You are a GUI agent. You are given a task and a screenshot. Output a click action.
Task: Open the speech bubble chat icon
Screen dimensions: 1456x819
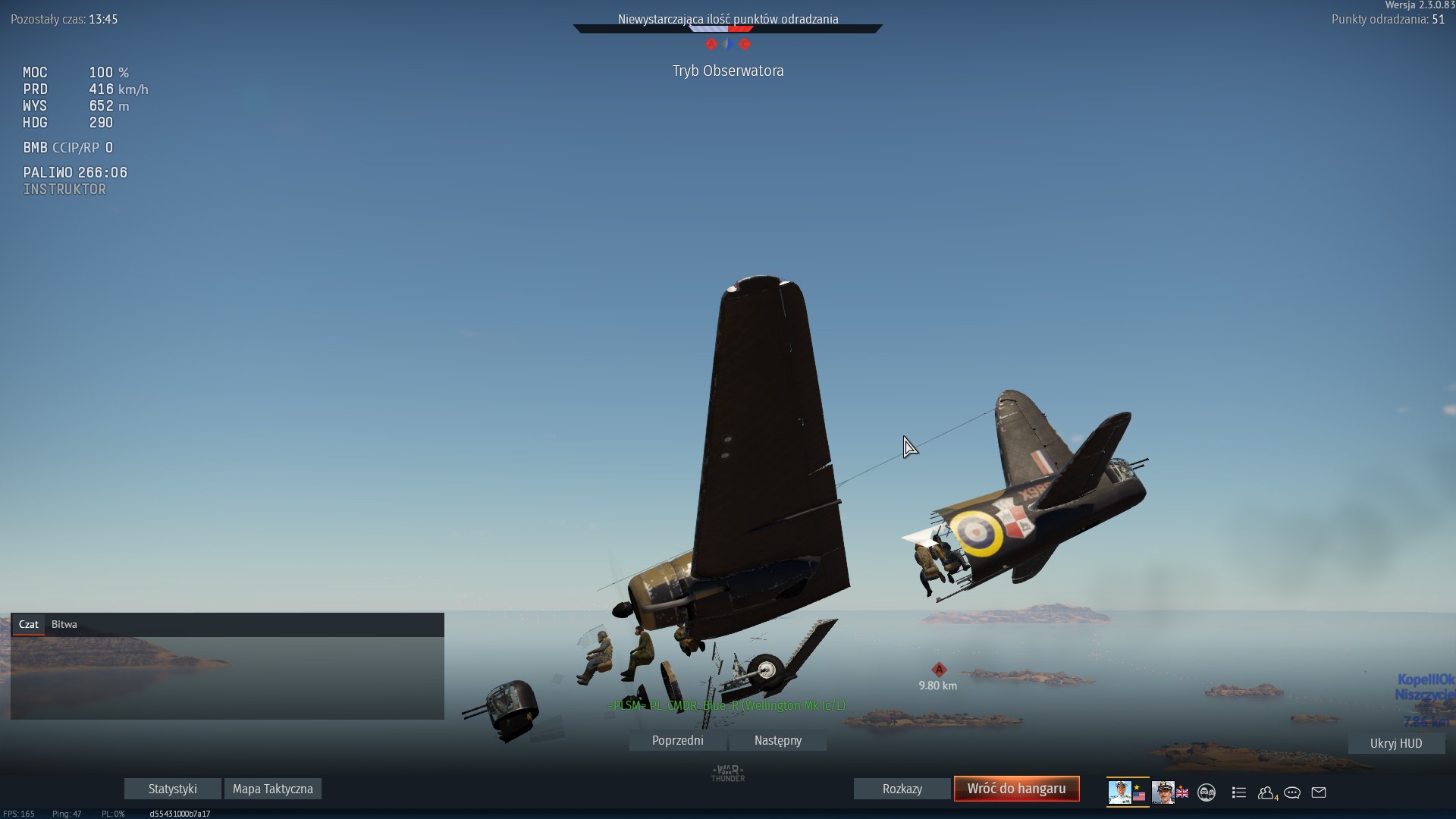tap(1292, 792)
